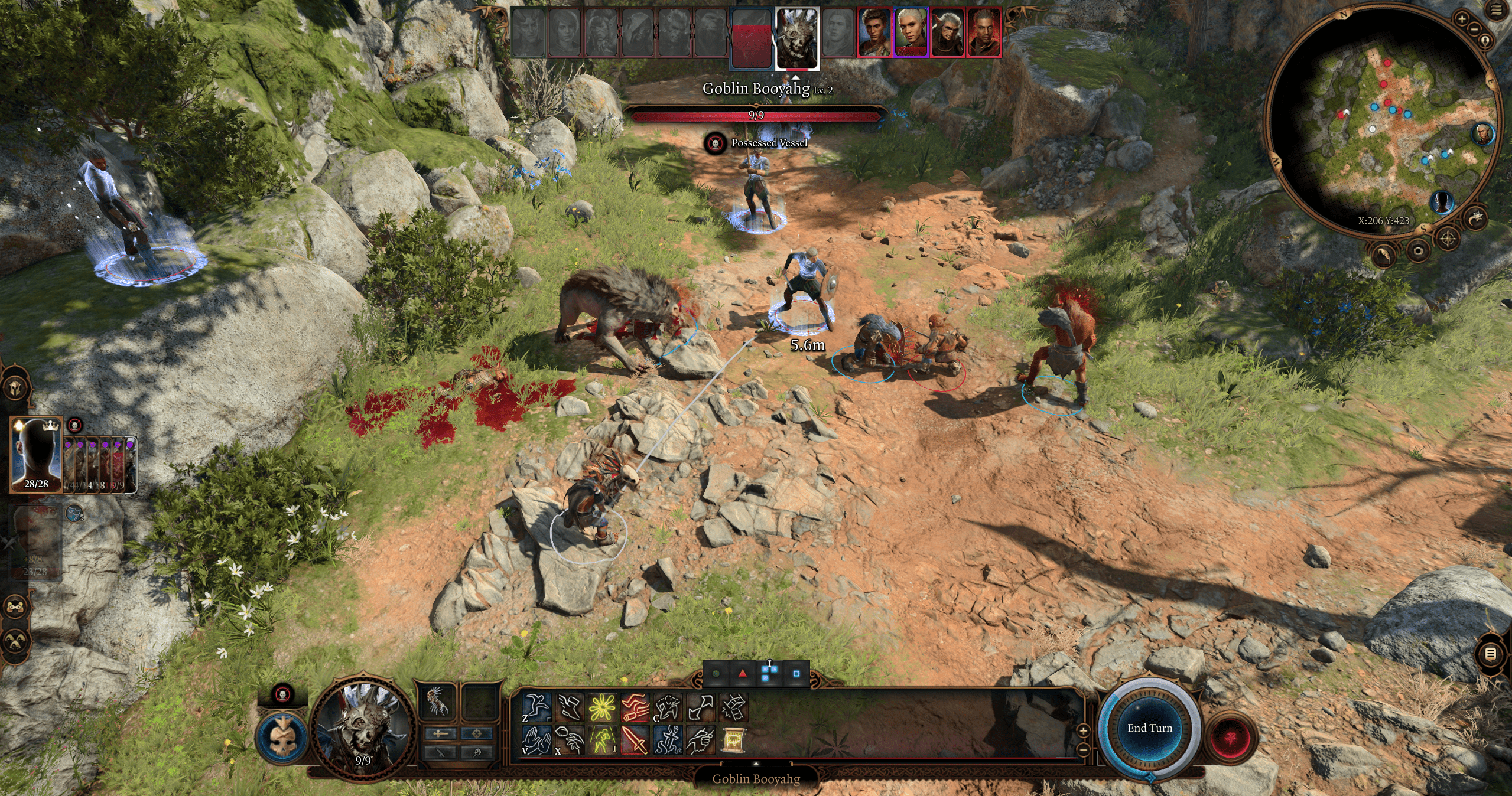Screen dimensions: 1512x796
Task: Click the party leader portrait with crown
Action: (x=36, y=454)
